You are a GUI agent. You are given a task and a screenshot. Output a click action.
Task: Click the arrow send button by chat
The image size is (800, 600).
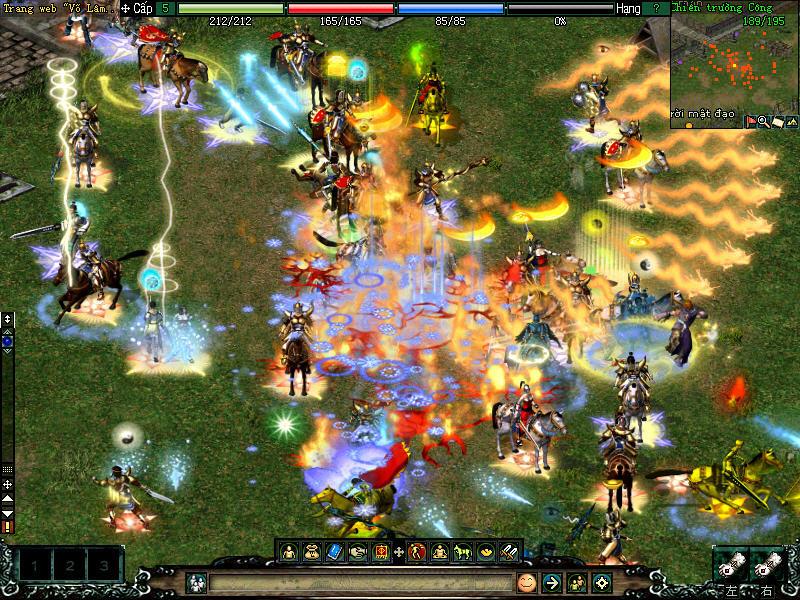pos(551,582)
